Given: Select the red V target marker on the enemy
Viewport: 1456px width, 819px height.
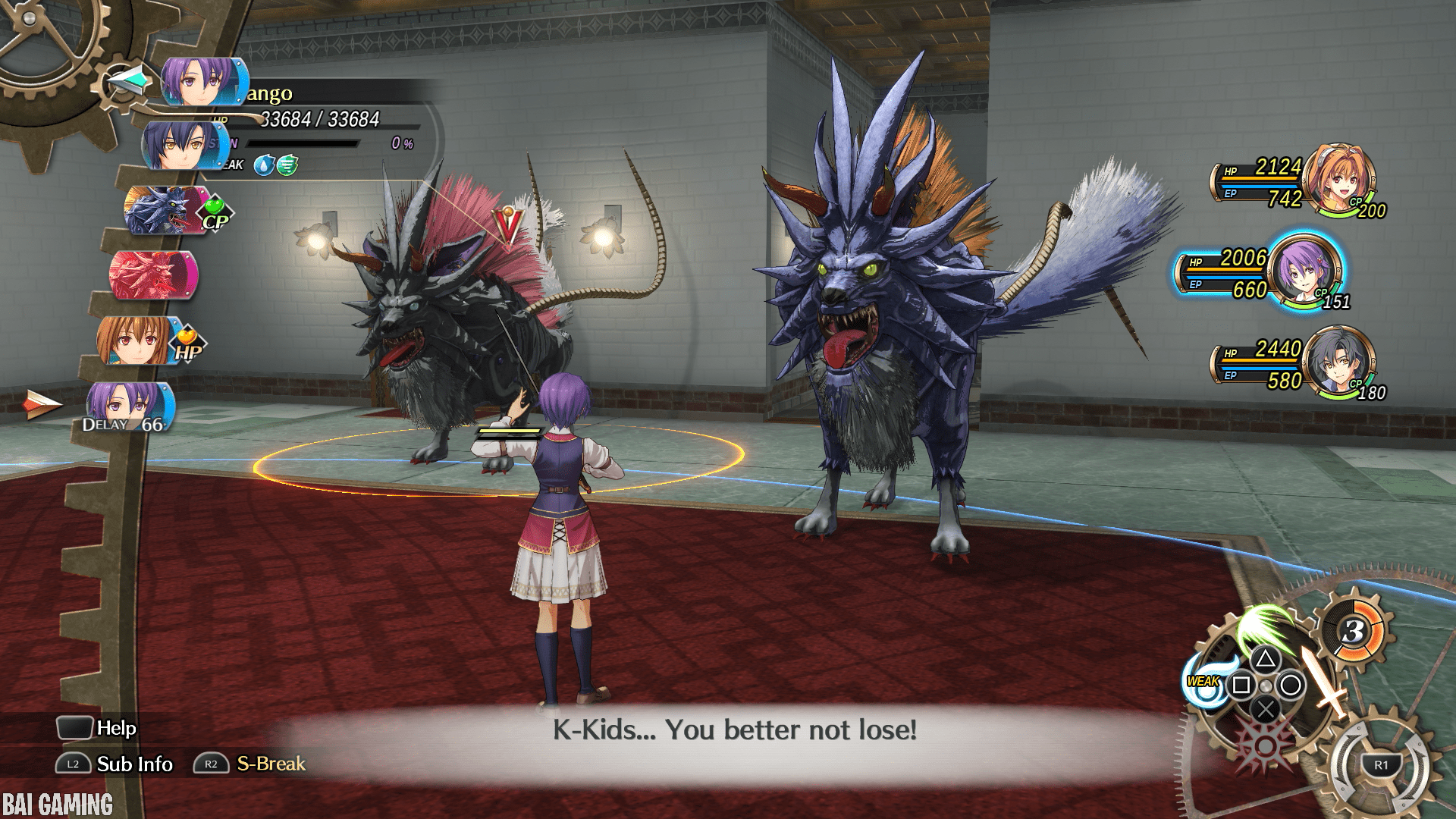Looking at the screenshot, I should [507, 225].
